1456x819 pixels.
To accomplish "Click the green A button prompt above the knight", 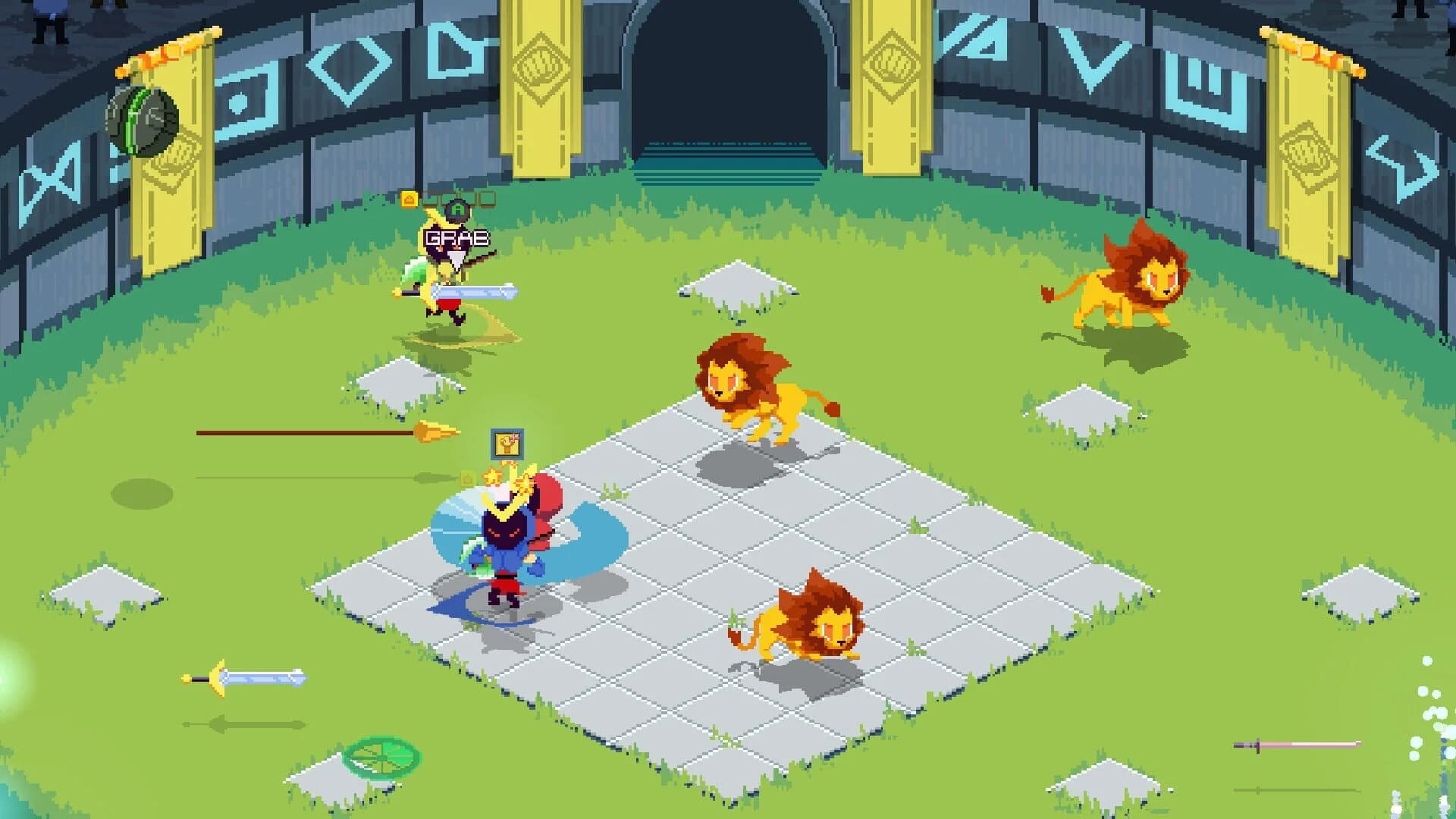I will pyautogui.click(x=457, y=209).
